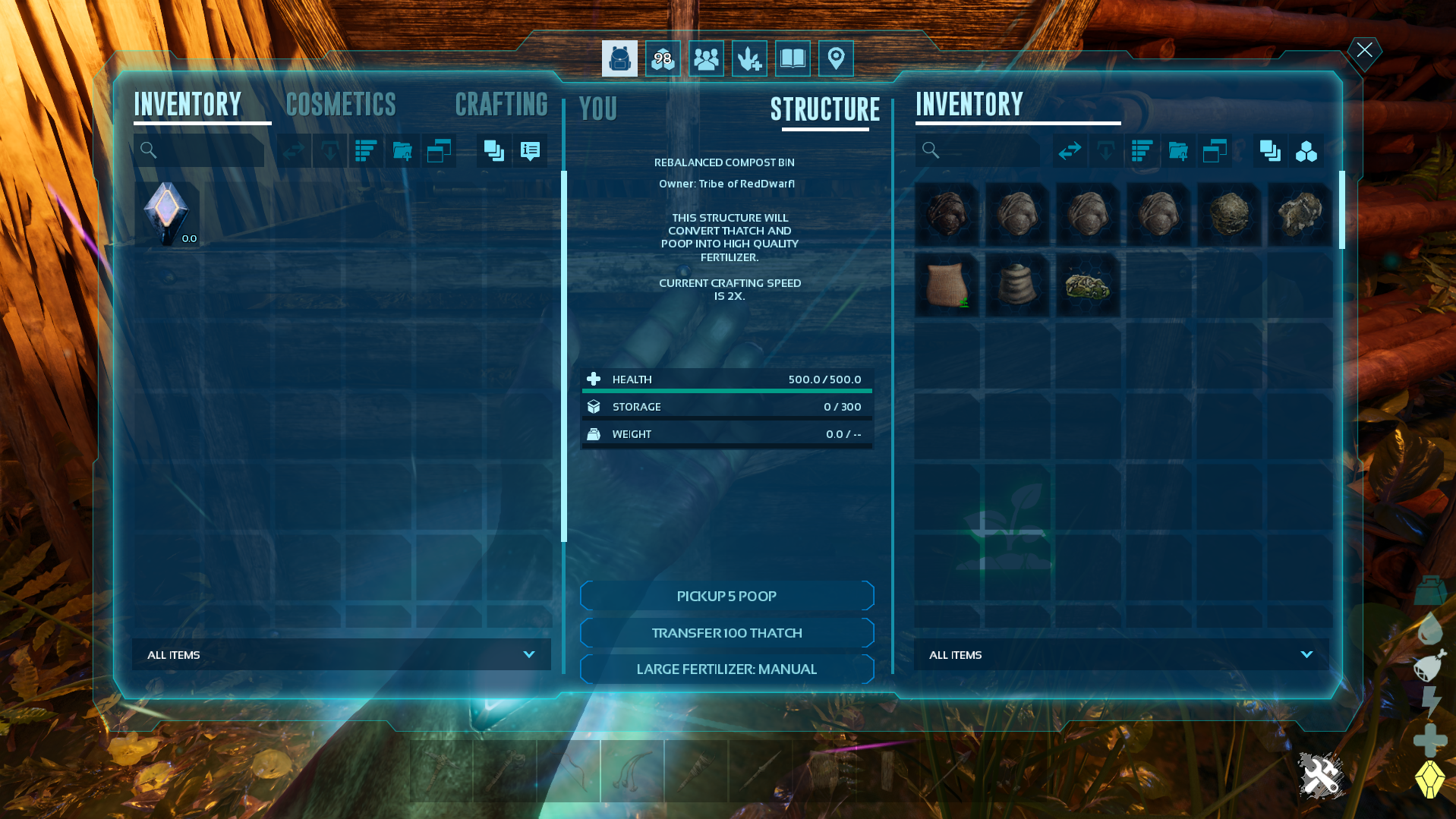Image resolution: width=1456 pixels, height=819 pixels.
Task: Transfer 100 Thatch to the bin
Action: pyautogui.click(x=726, y=633)
